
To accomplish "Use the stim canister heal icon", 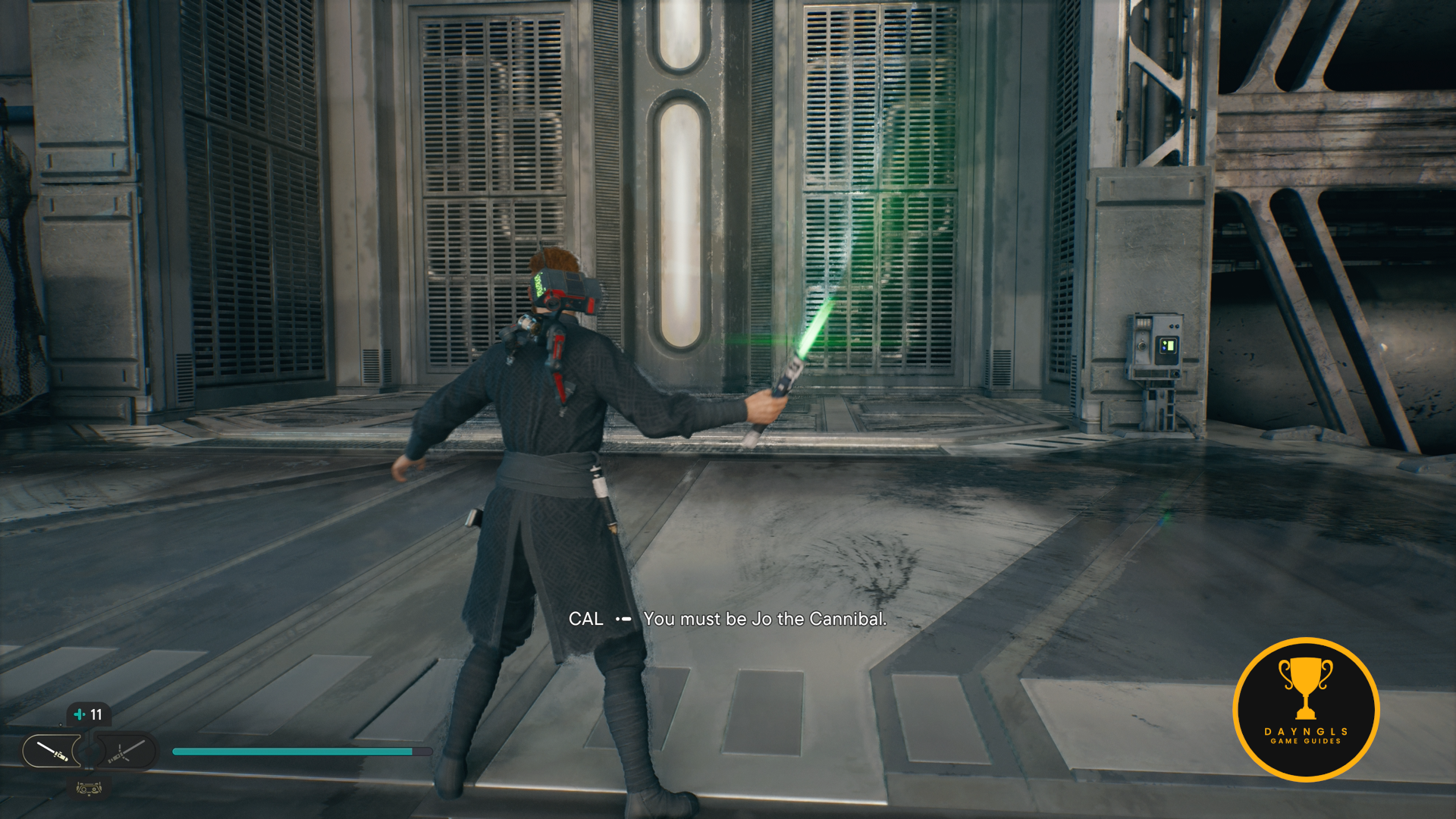I will pyautogui.click(x=80, y=714).
